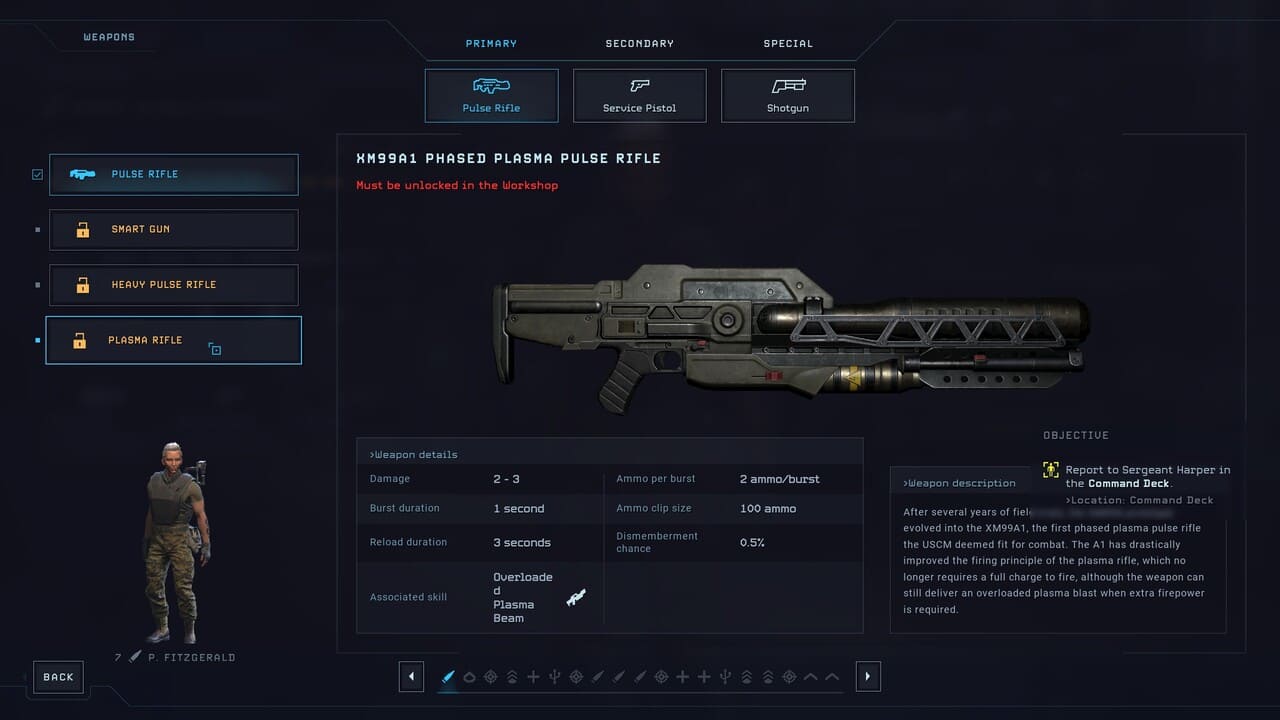Toggle the Pulse Rifle equipped checkbox
This screenshot has width=1280, height=720.
(37, 174)
